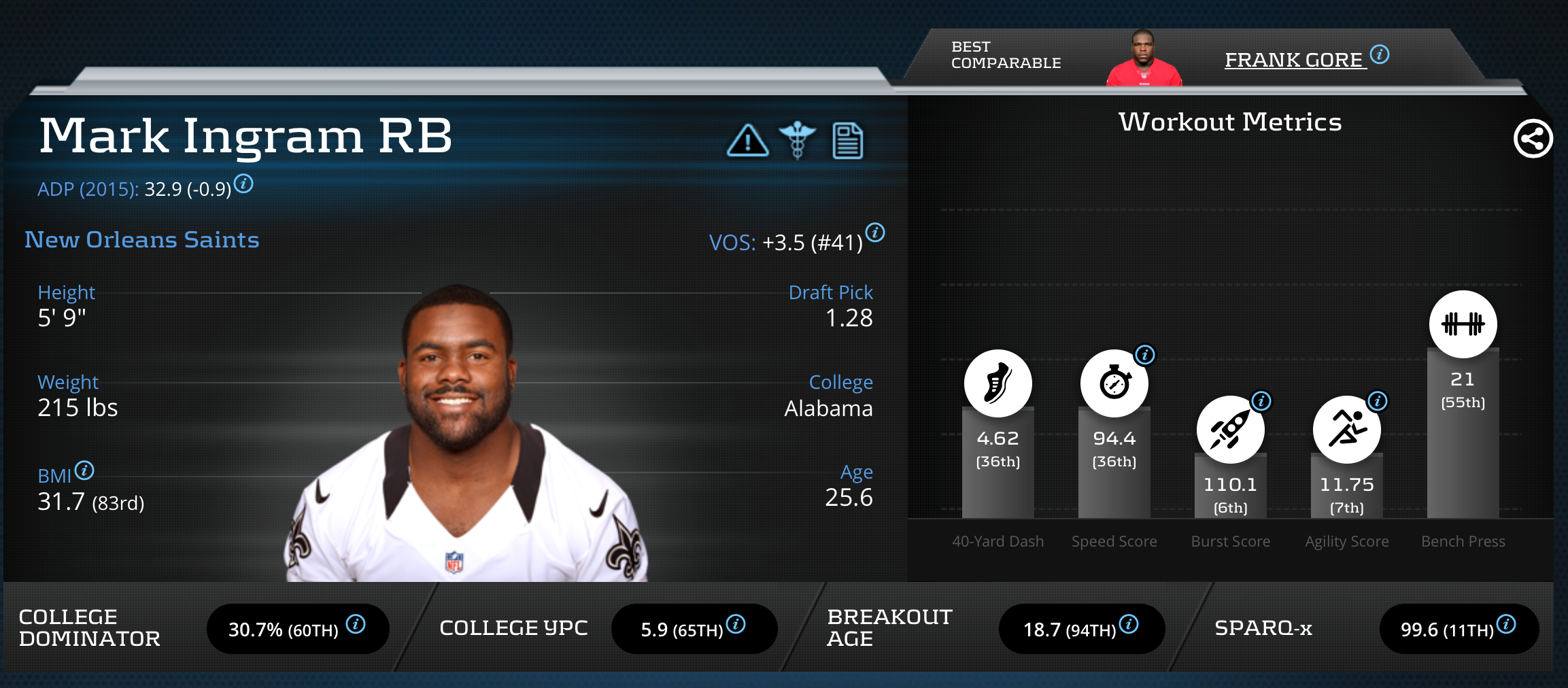Image resolution: width=1568 pixels, height=688 pixels.
Task: Show info for College Dominator rating
Action: pyautogui.click(x=356, y=624)
